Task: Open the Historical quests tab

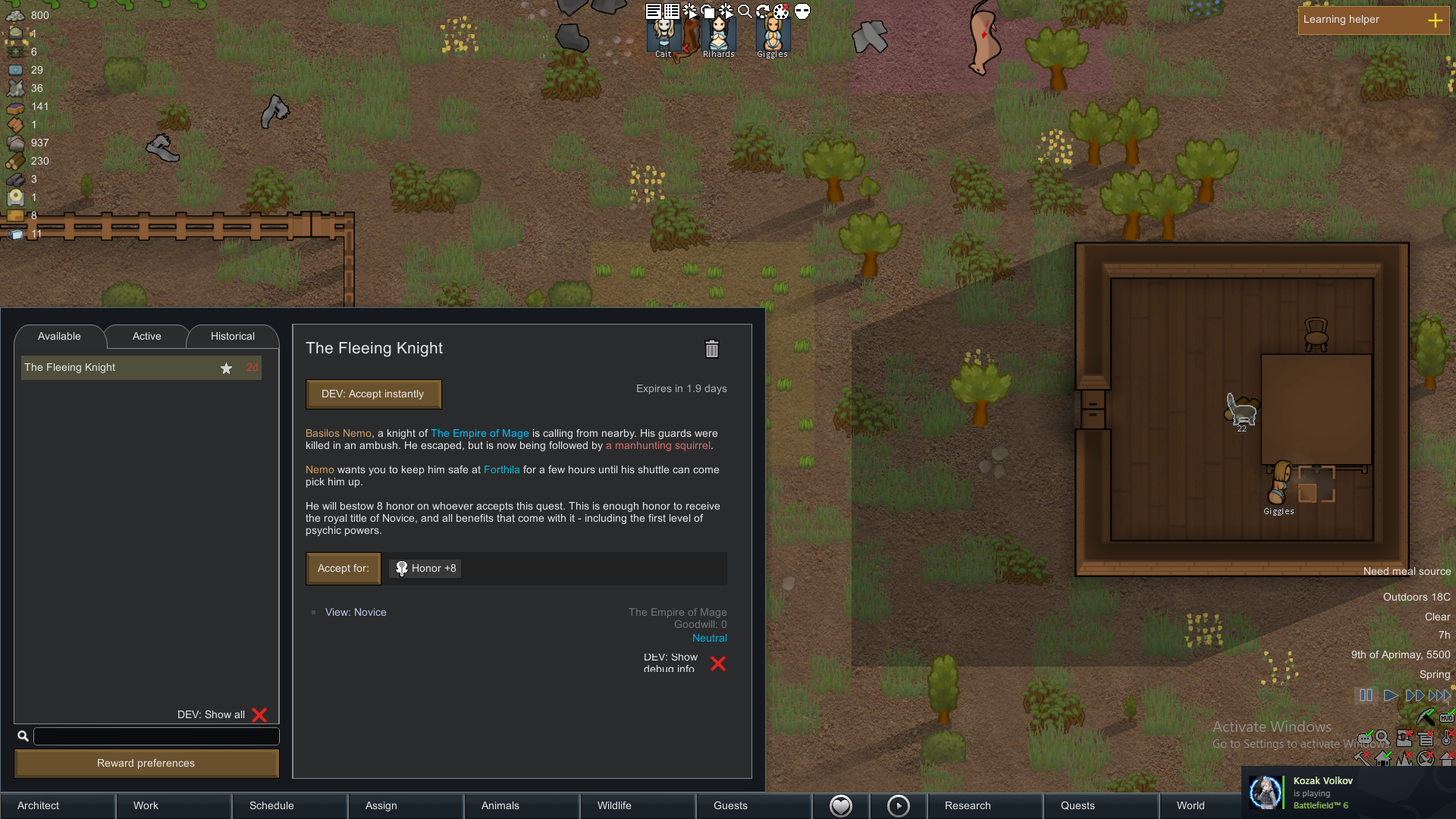Action: pyautogui.click(x=232, y=336)
